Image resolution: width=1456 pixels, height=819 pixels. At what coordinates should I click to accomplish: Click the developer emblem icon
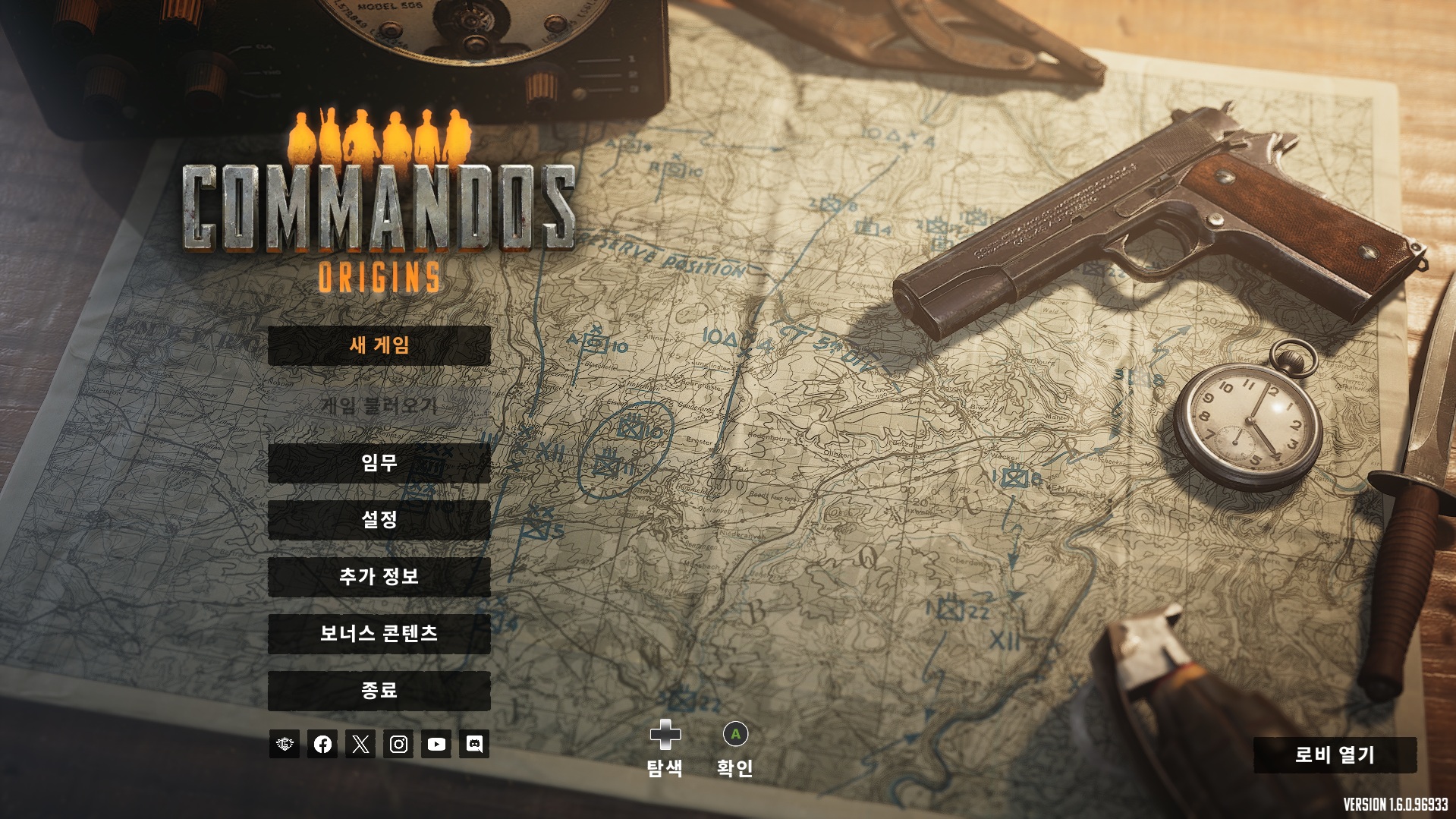(x=285, y=744)
